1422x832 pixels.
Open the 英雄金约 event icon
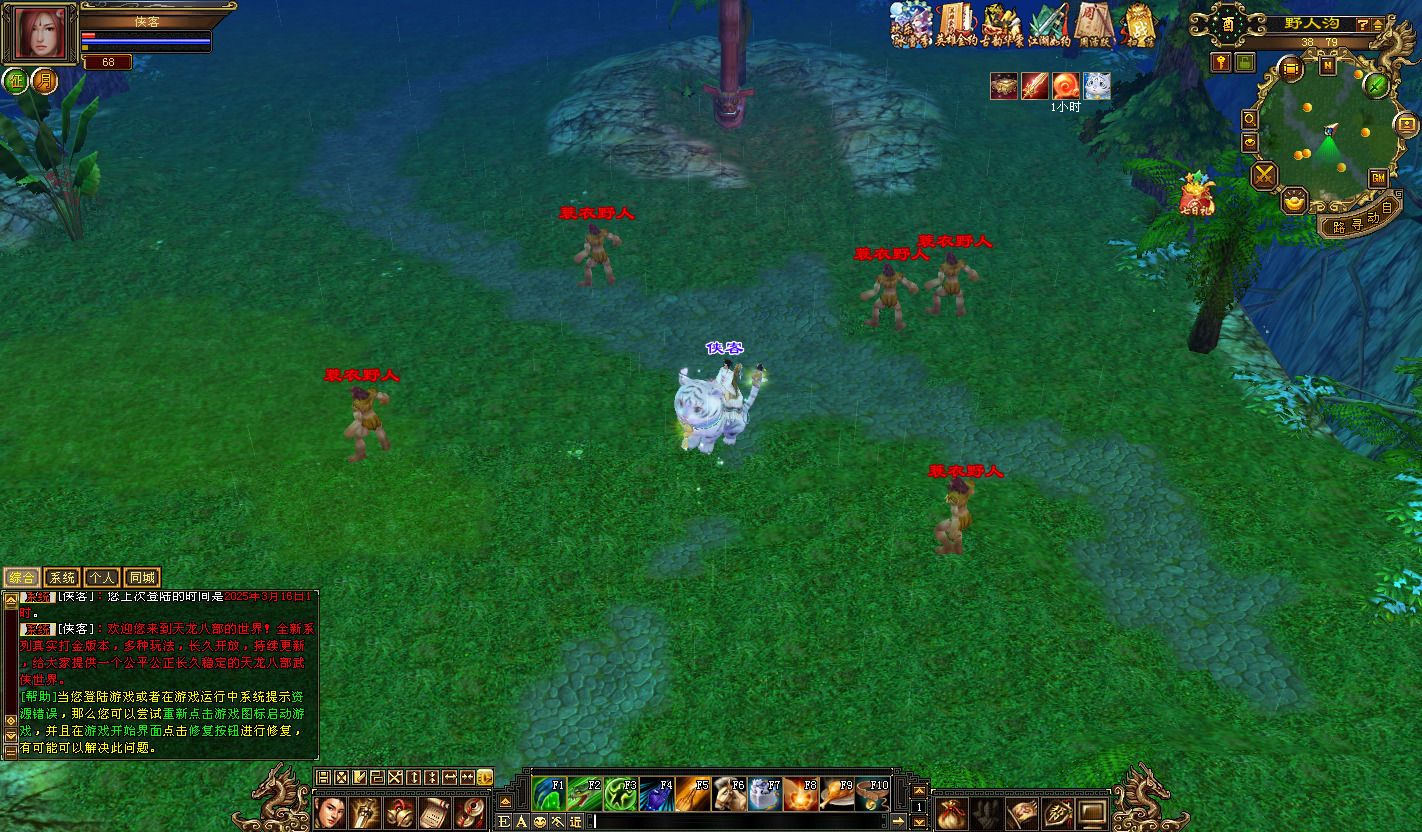pos(956,24)
